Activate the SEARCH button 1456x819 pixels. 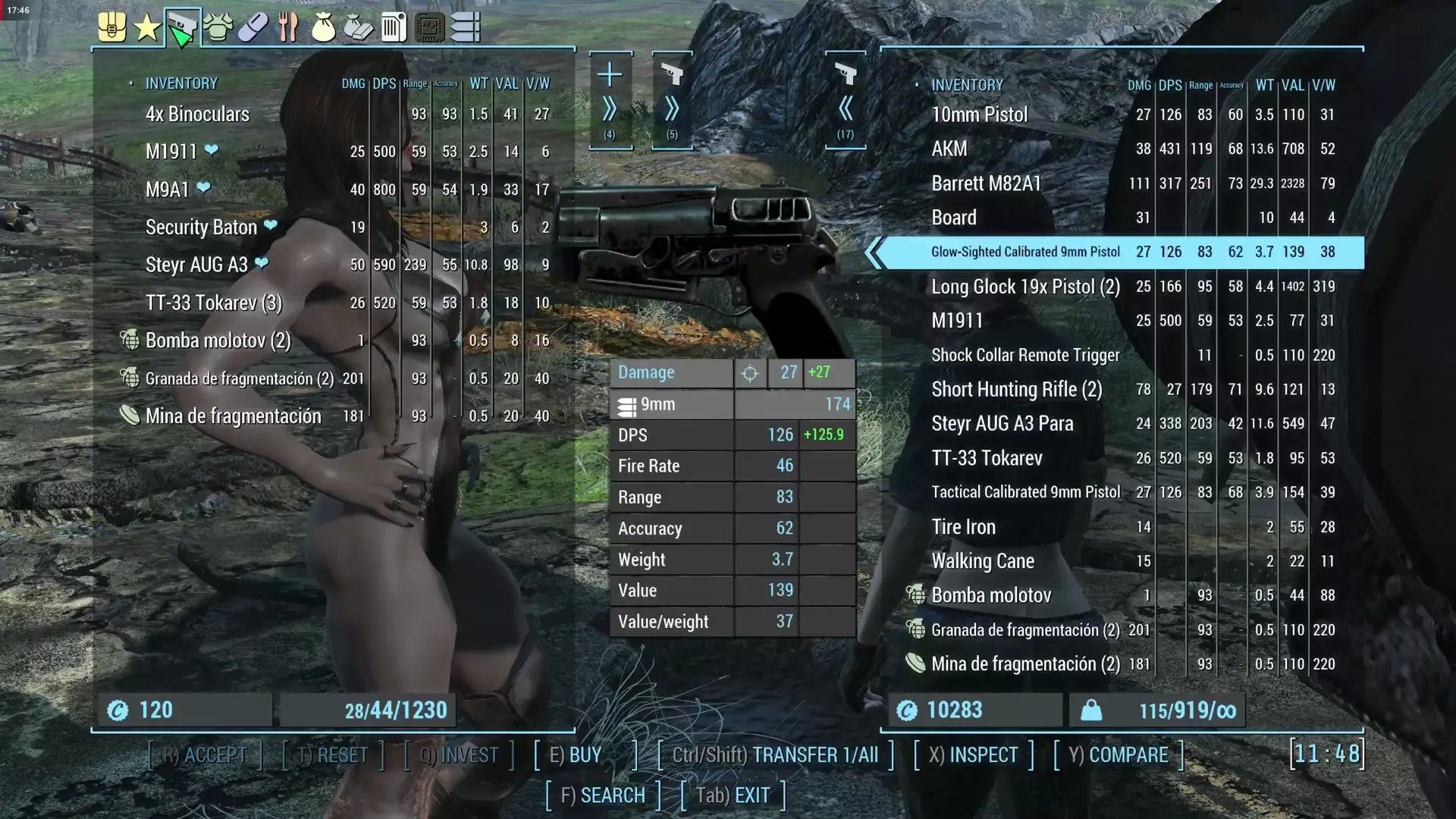603,795
